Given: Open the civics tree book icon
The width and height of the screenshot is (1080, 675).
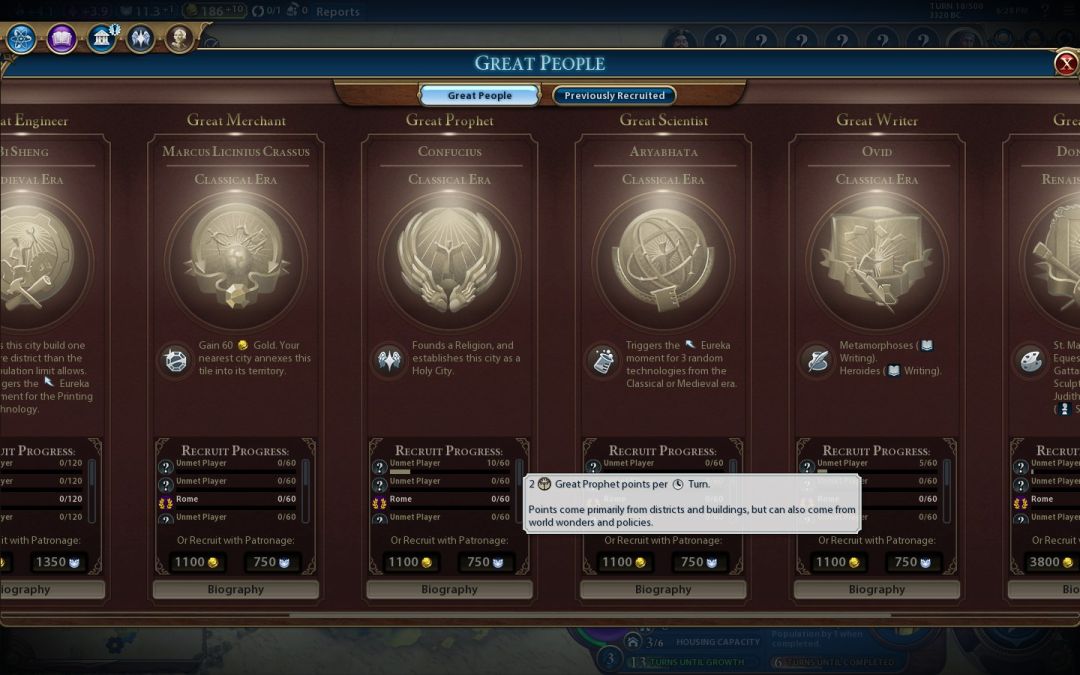Looking at the screenshot, I should pos(62,39).
